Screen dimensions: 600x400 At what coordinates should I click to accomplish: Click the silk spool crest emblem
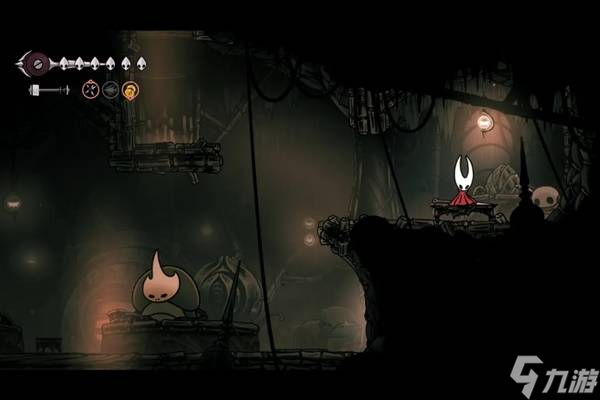39,63
